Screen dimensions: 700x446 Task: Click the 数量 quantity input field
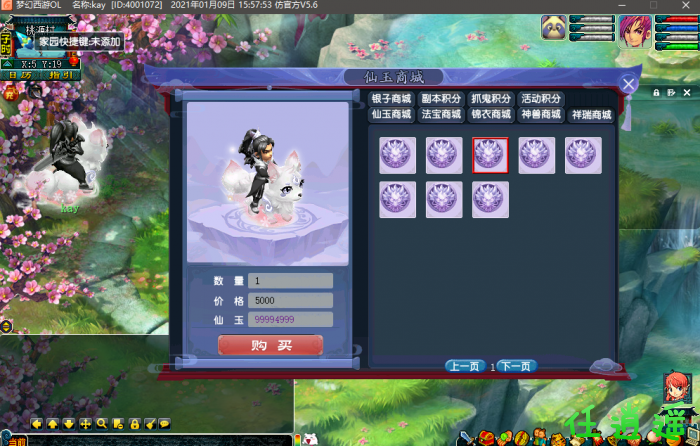click(x=290, y=281)
